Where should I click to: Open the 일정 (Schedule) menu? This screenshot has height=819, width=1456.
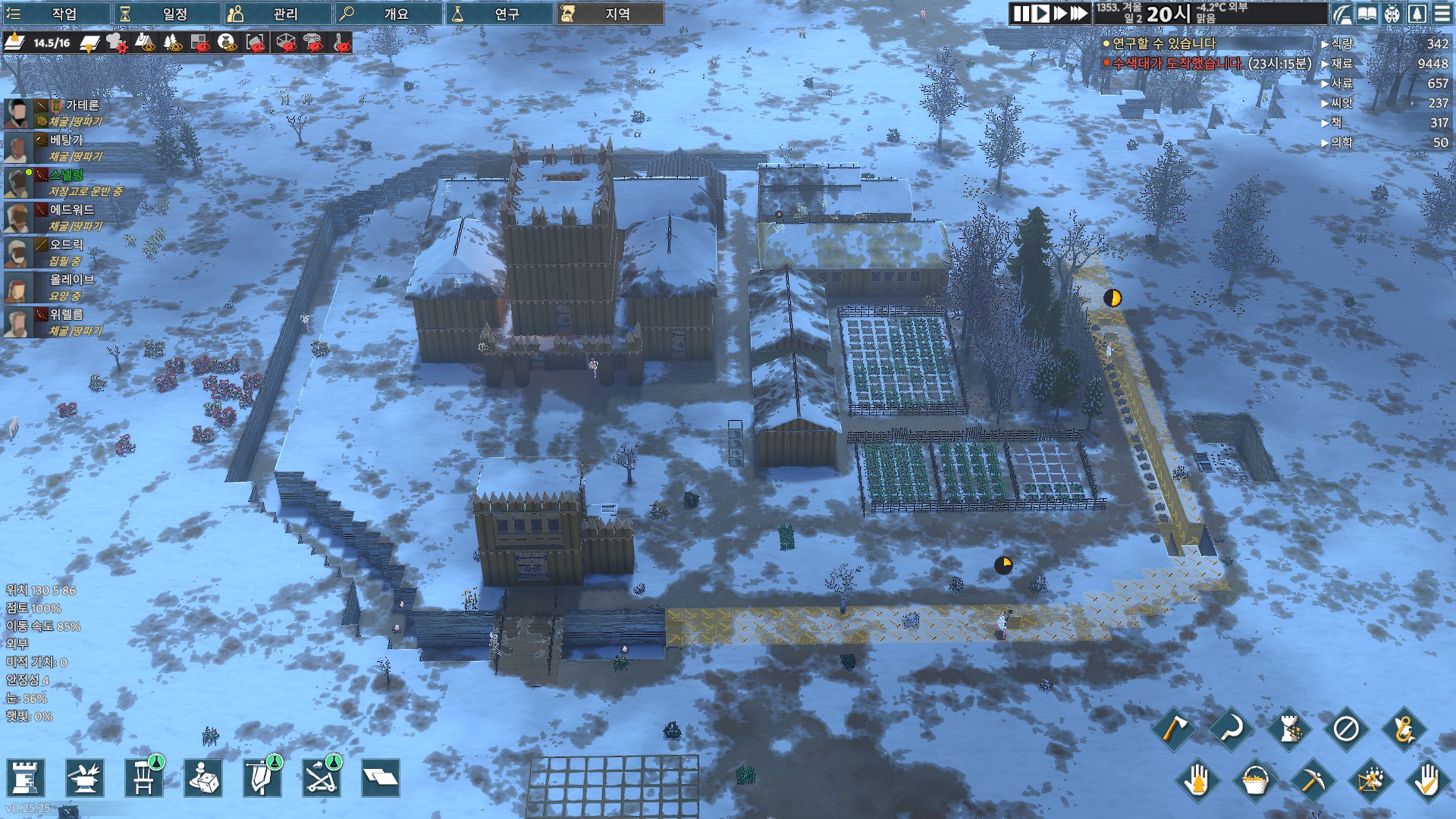pyautogui.click(x=168, y=14)
